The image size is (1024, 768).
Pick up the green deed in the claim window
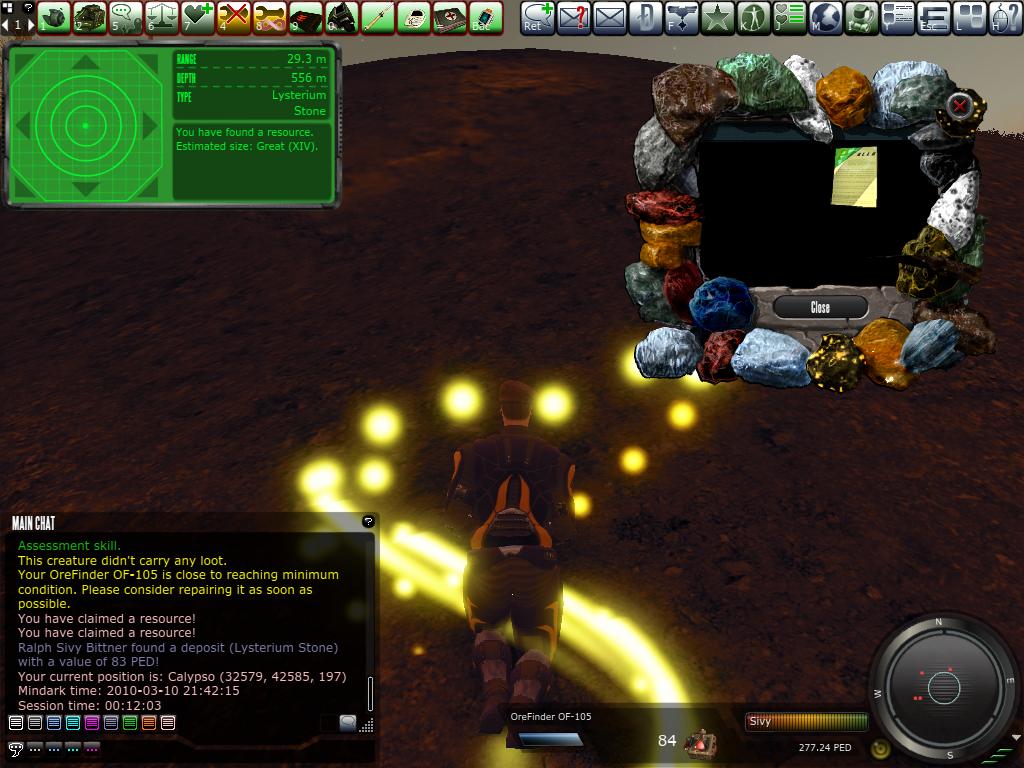[x=854, y=176]
